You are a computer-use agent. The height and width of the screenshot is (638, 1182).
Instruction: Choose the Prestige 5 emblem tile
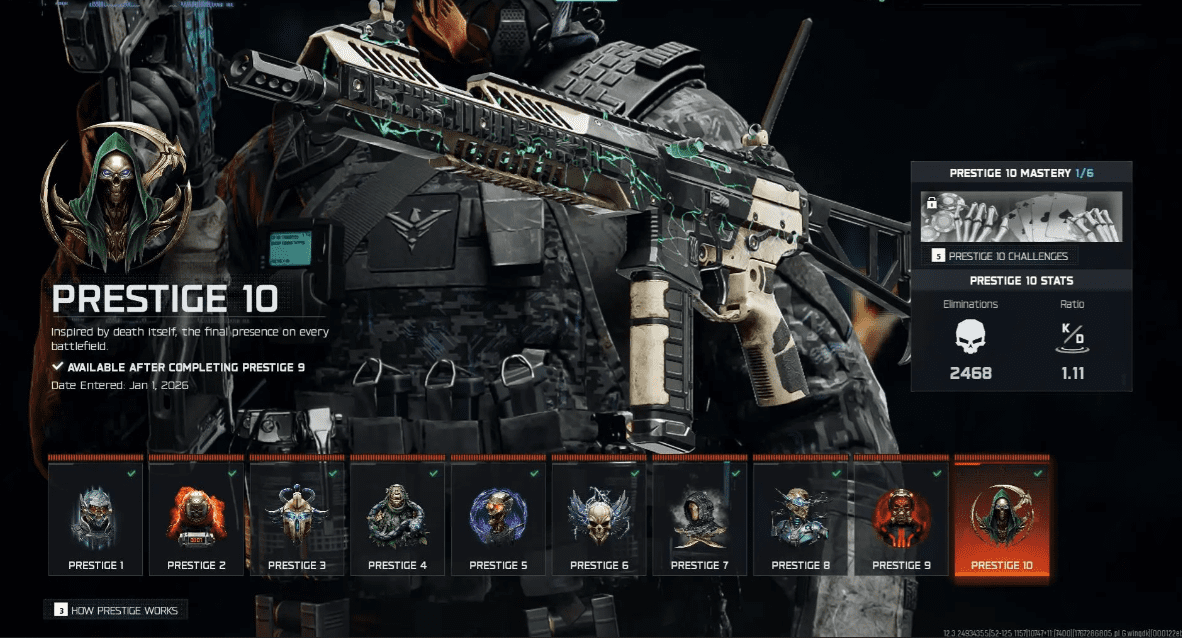(498, 518)
